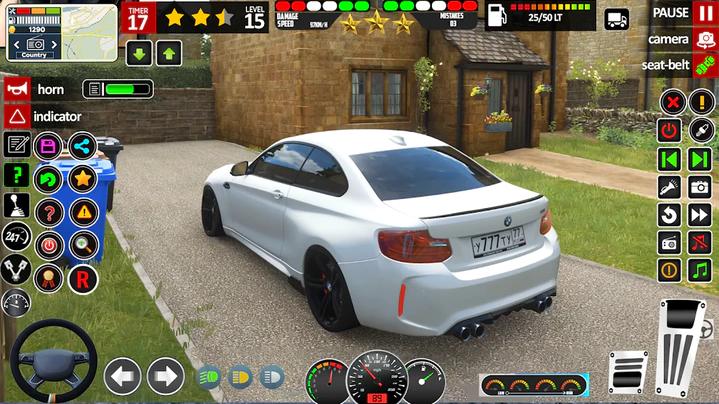The width and height of the screenshot is (719, 404).
Task: Open the share icon
Action: point(82,146)
